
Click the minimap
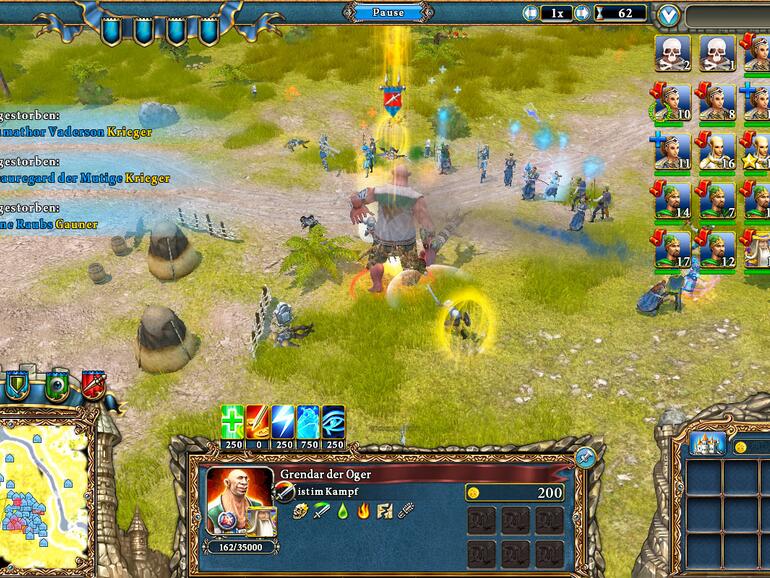(x=45, y=488)
